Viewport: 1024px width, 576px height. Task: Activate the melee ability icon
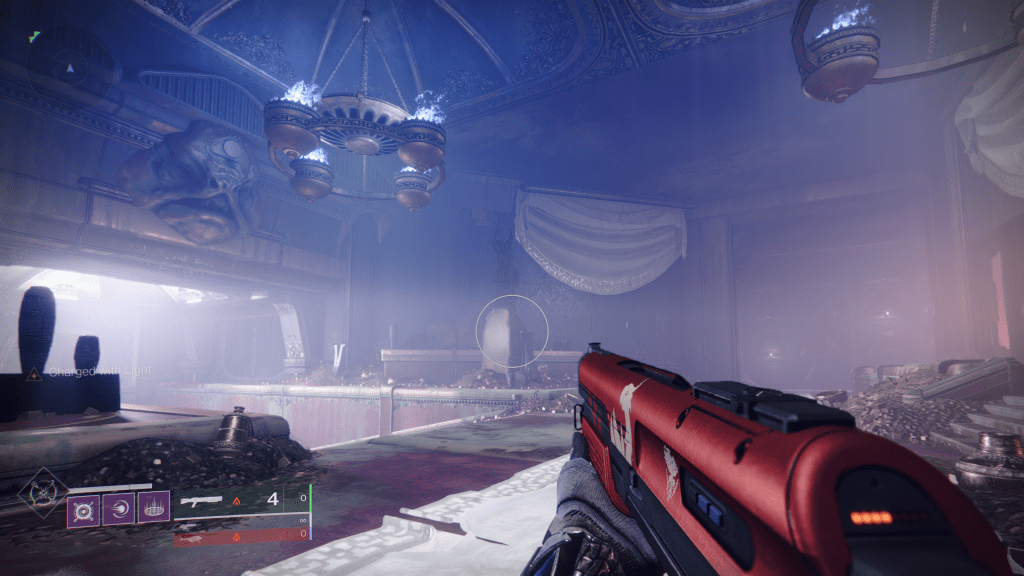[118, 508]
